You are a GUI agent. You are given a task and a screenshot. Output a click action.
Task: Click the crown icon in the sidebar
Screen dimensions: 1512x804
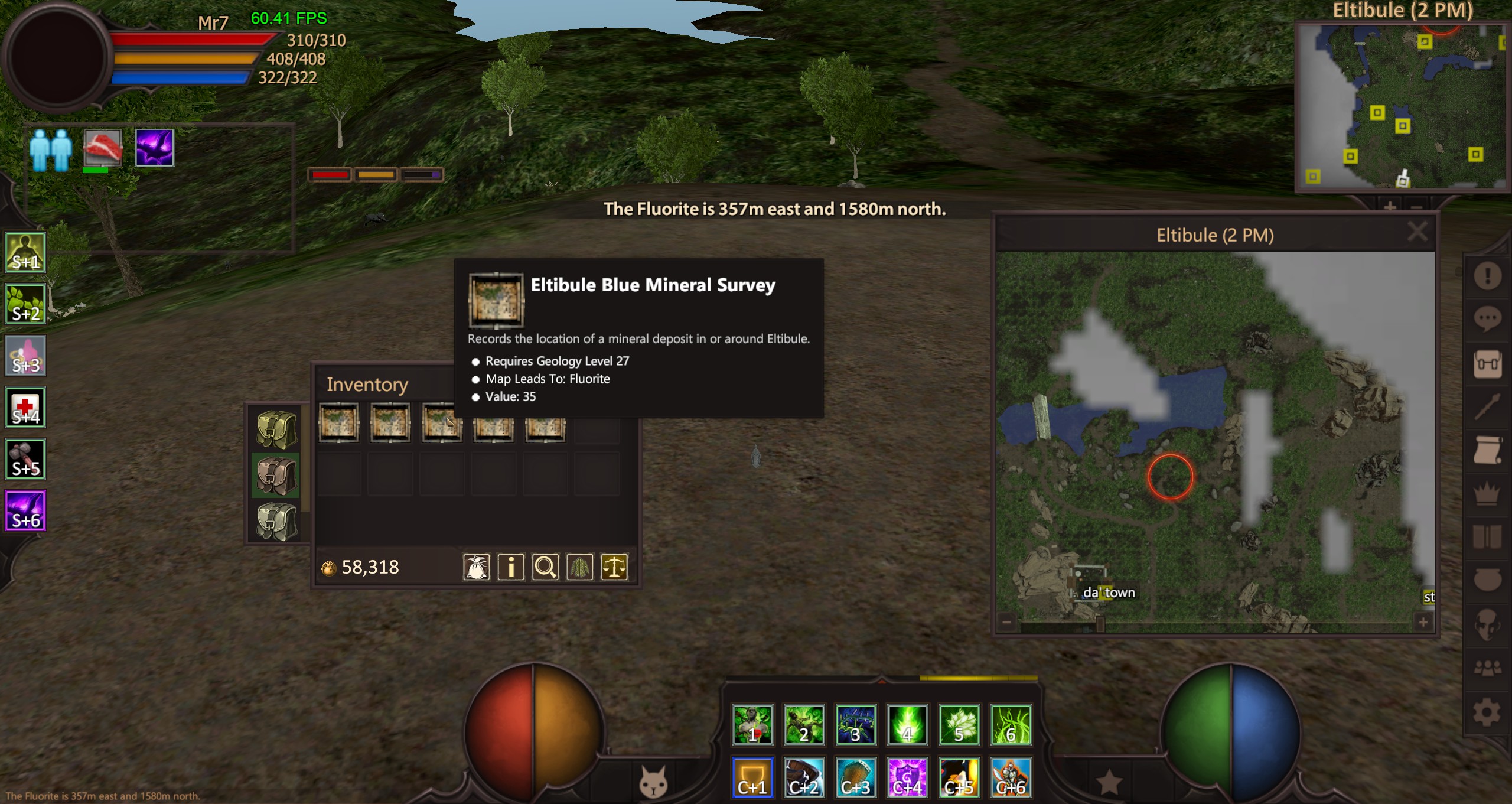coord(1487,494)
